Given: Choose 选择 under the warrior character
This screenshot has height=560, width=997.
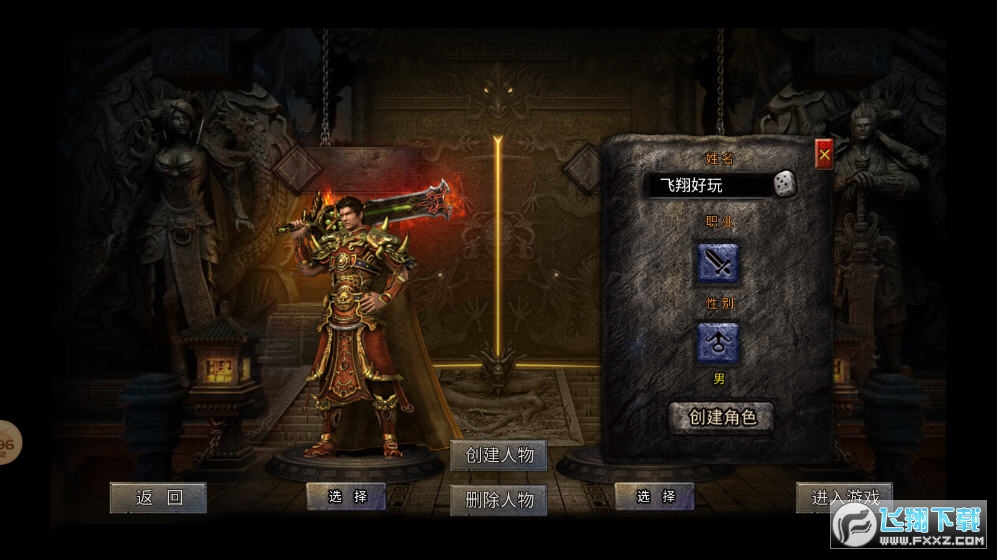Looking at the screenshot, I should [346, 496].
